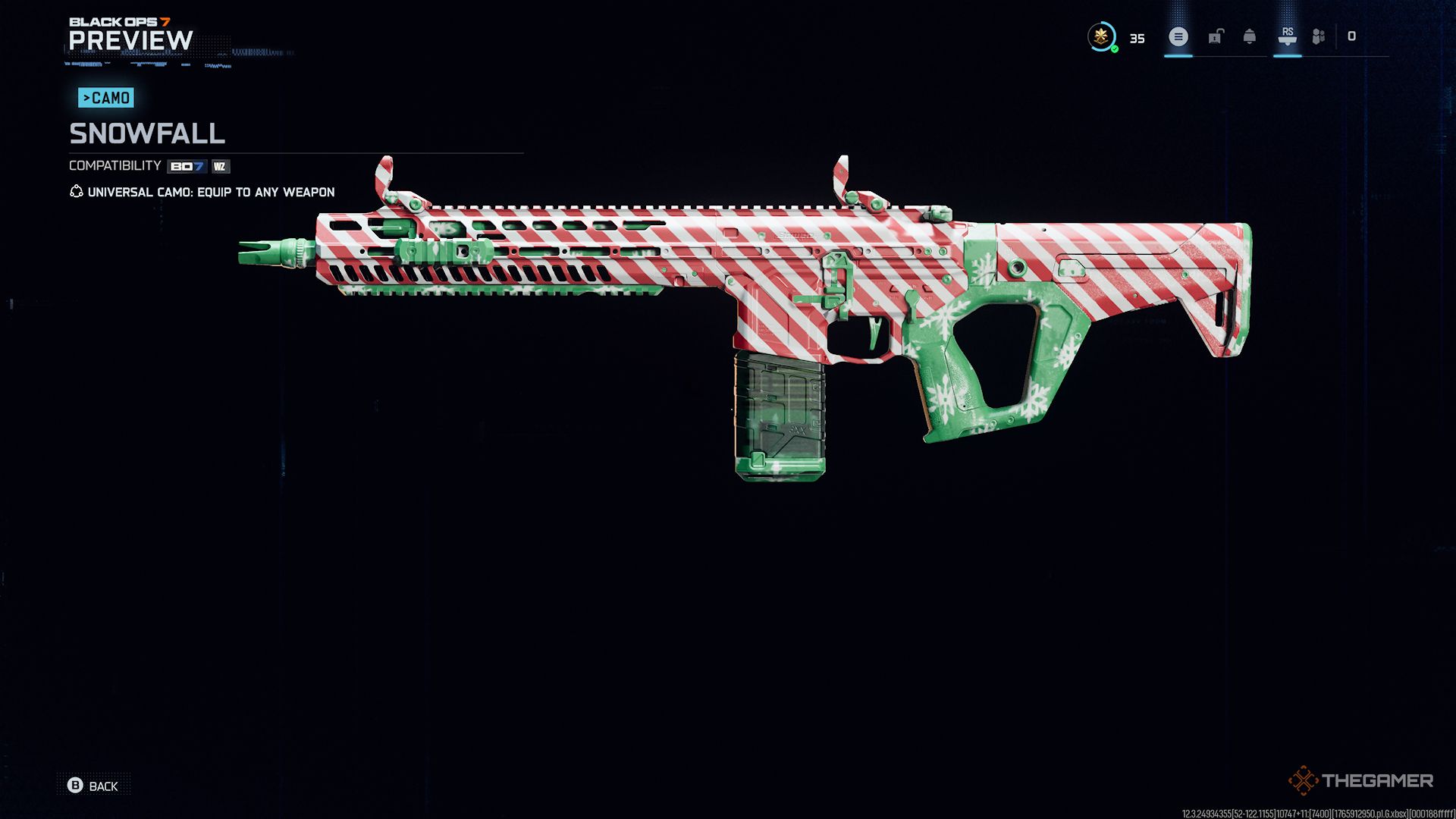Click the currency counter showing 0
1456x819 pixels.
1351,36
